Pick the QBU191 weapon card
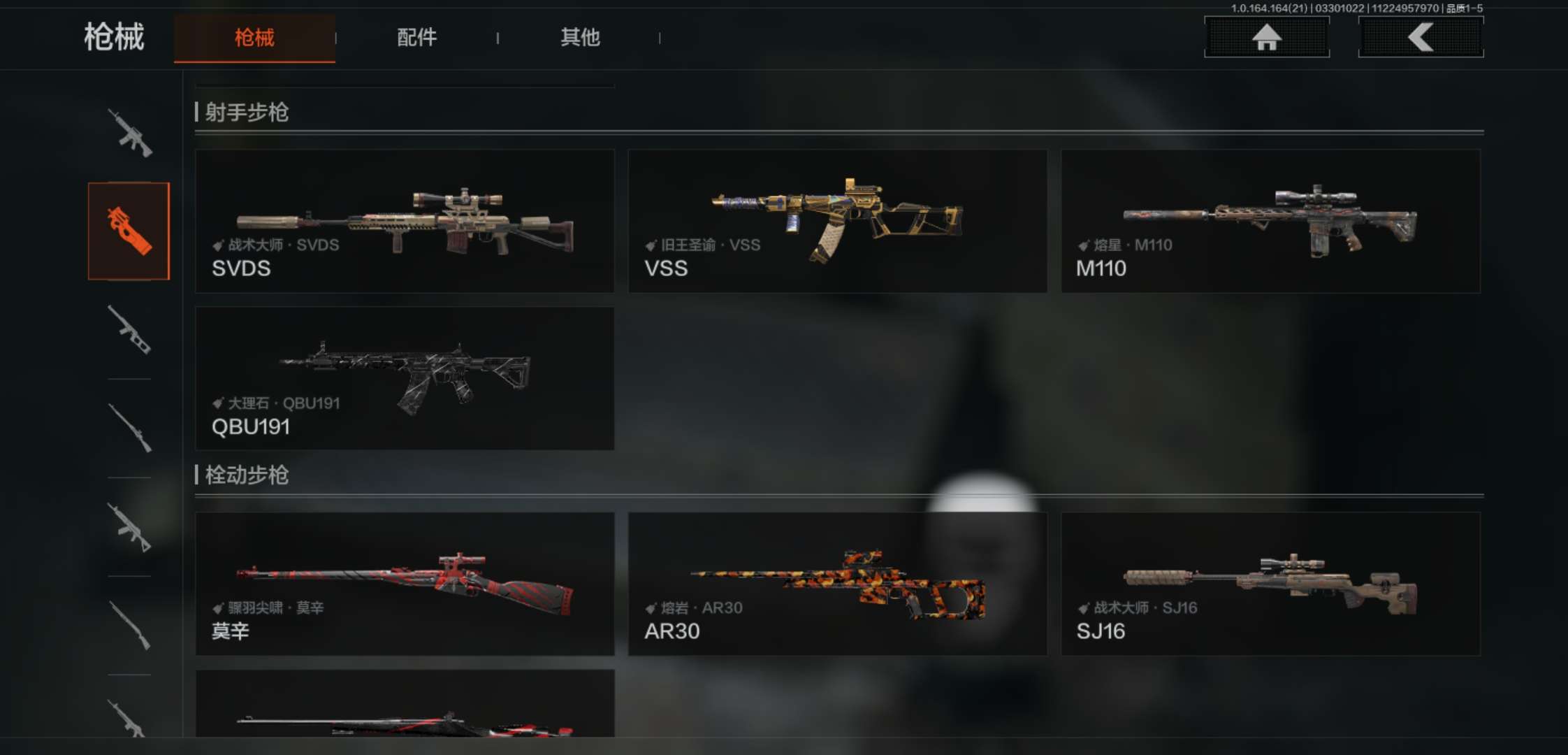The height and width of the screenshot is (755, 1568). (405, 378)
